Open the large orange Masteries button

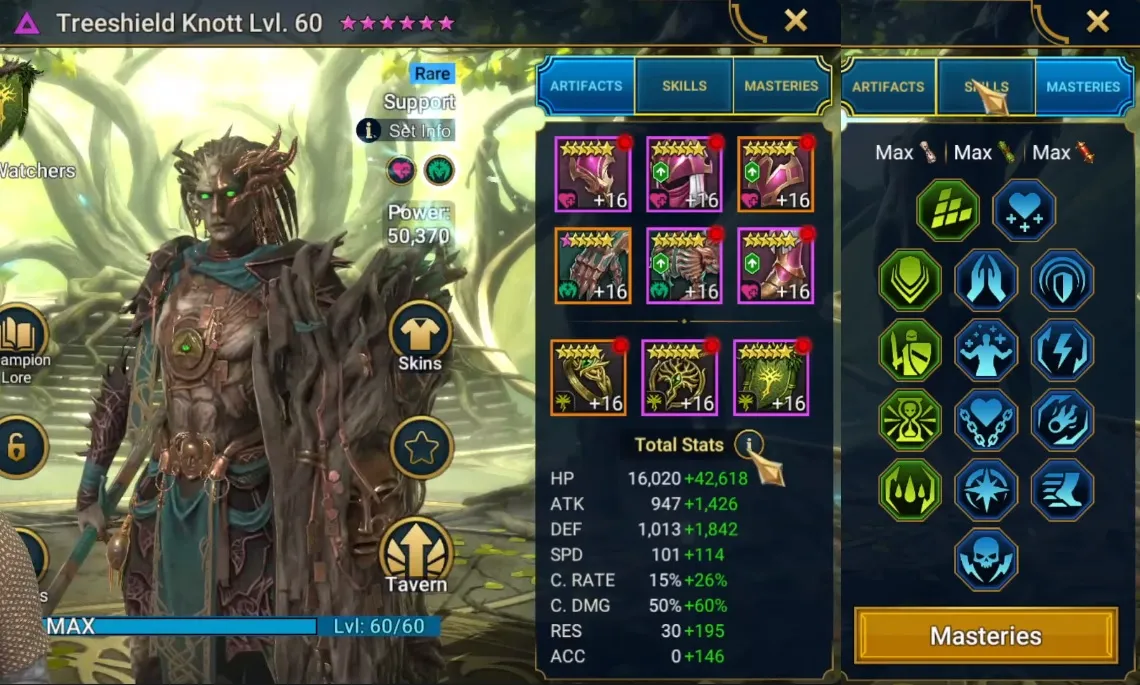pyautogui.click(x=985, y=636)
